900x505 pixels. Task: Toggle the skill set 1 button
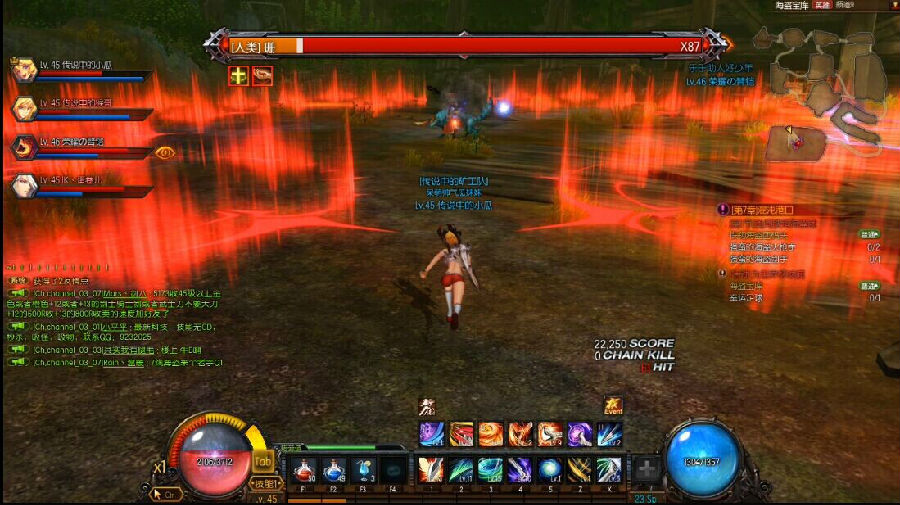[x=266, y=483]
